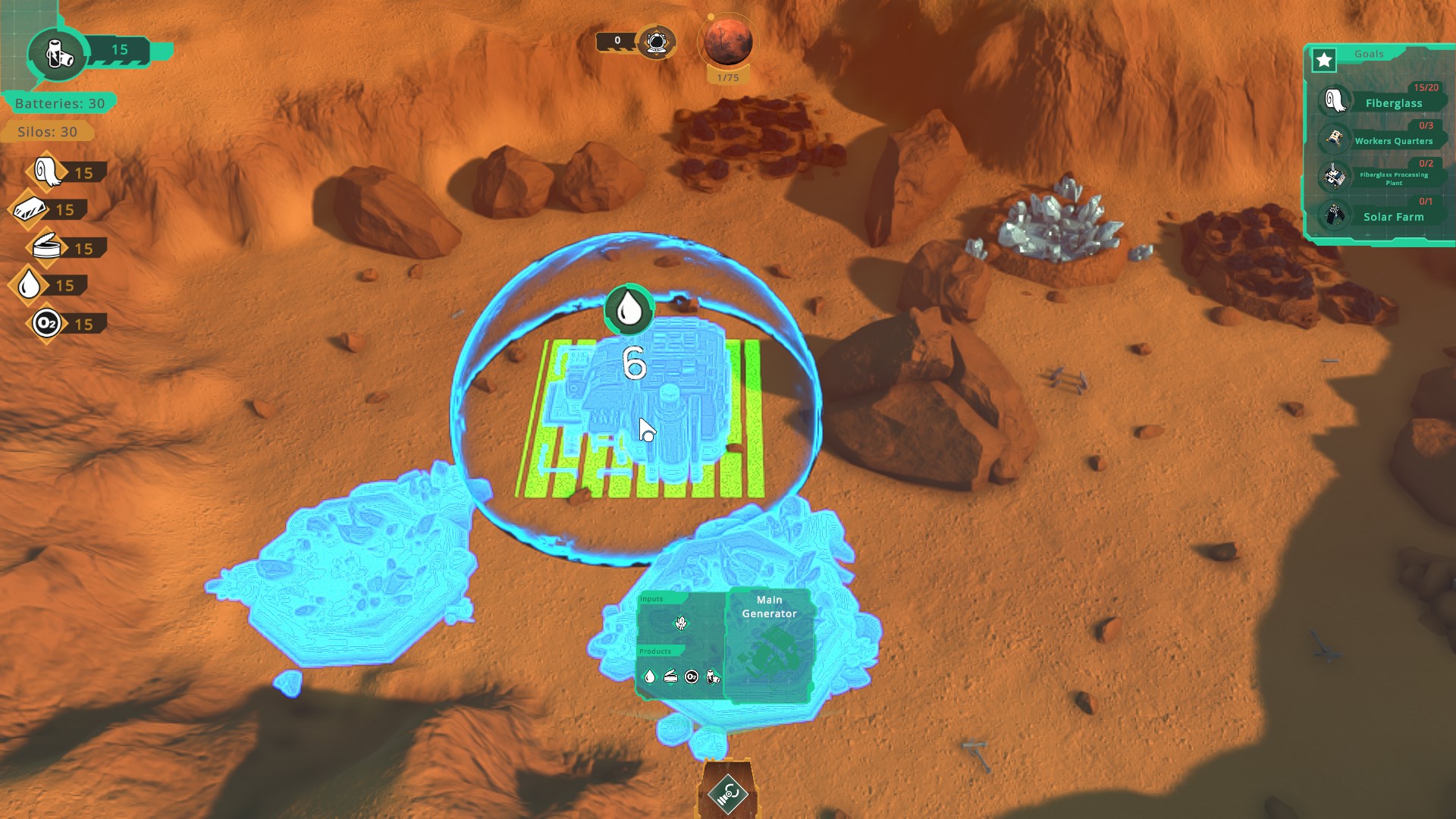Open the build tool button at bottom
The height and width of the screenshot is (819, 1456).
coord(728,794)
